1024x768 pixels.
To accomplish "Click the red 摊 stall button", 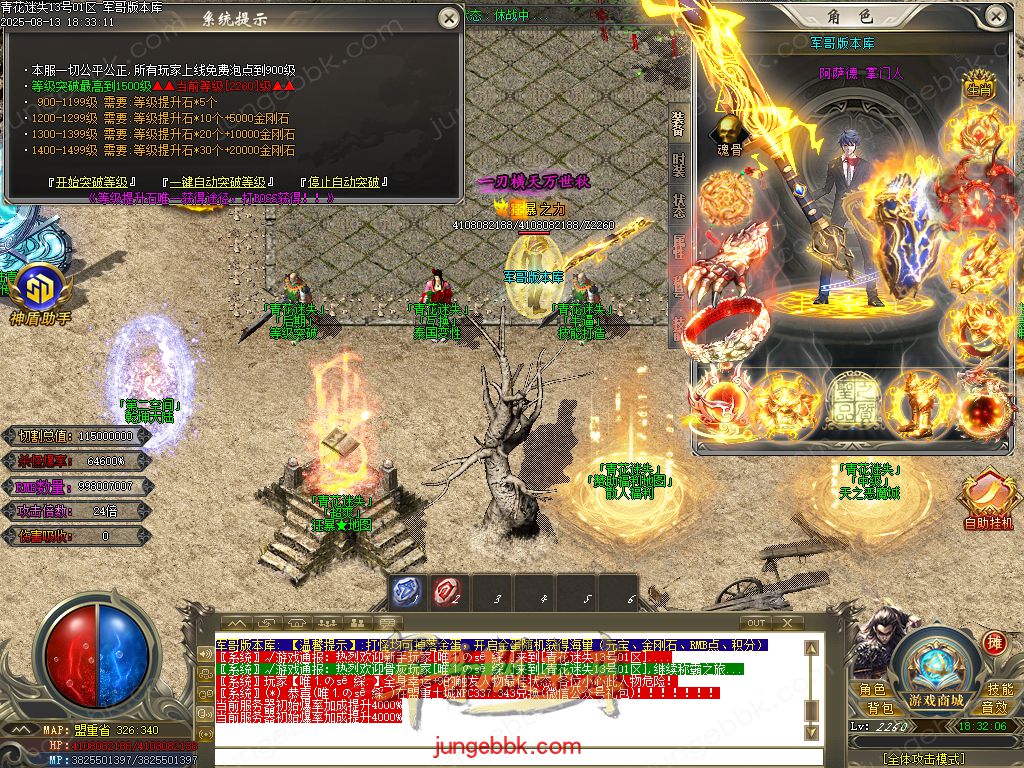I will coord(994,643).
